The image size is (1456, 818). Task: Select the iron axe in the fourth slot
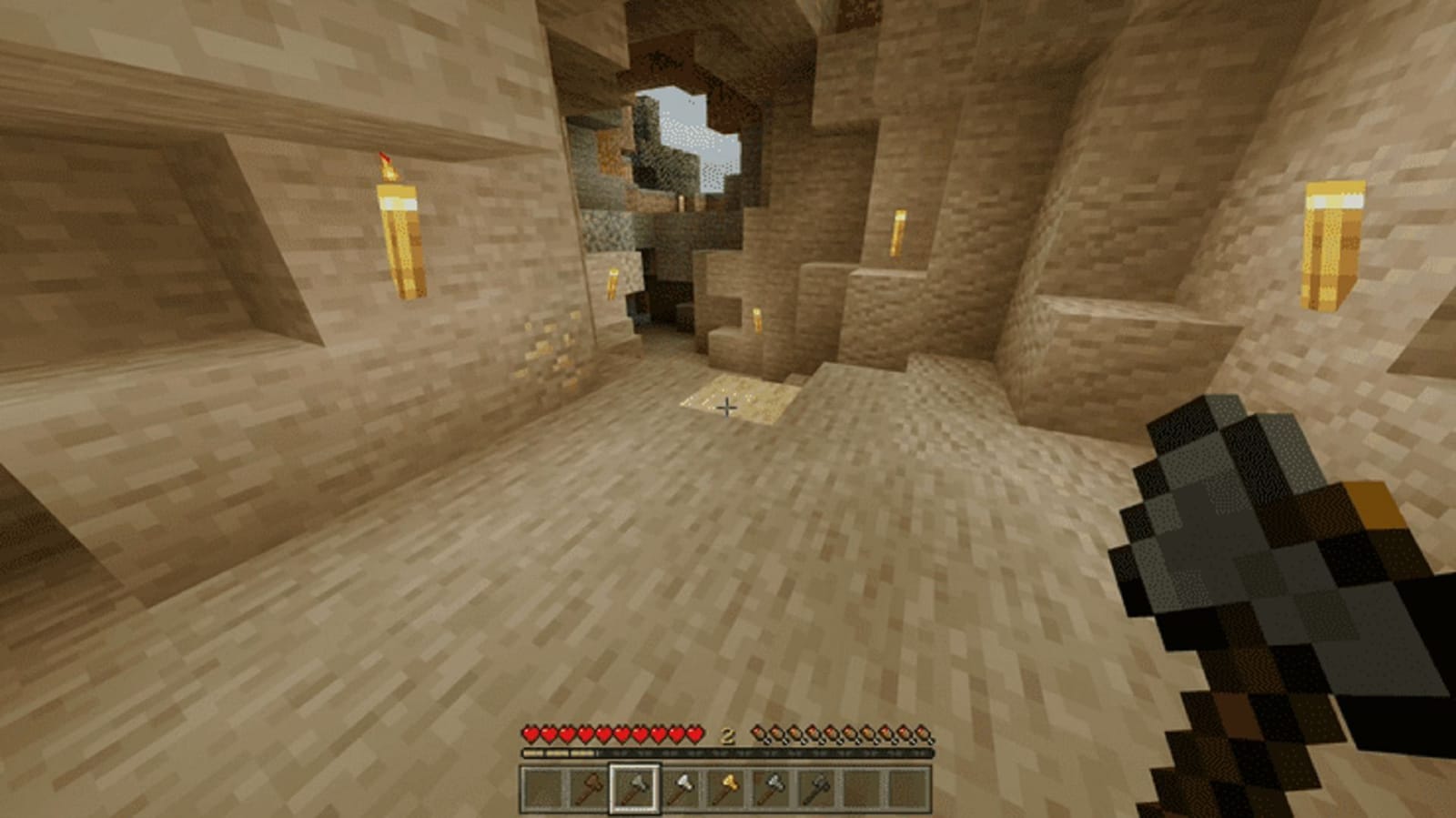point(680,789)
